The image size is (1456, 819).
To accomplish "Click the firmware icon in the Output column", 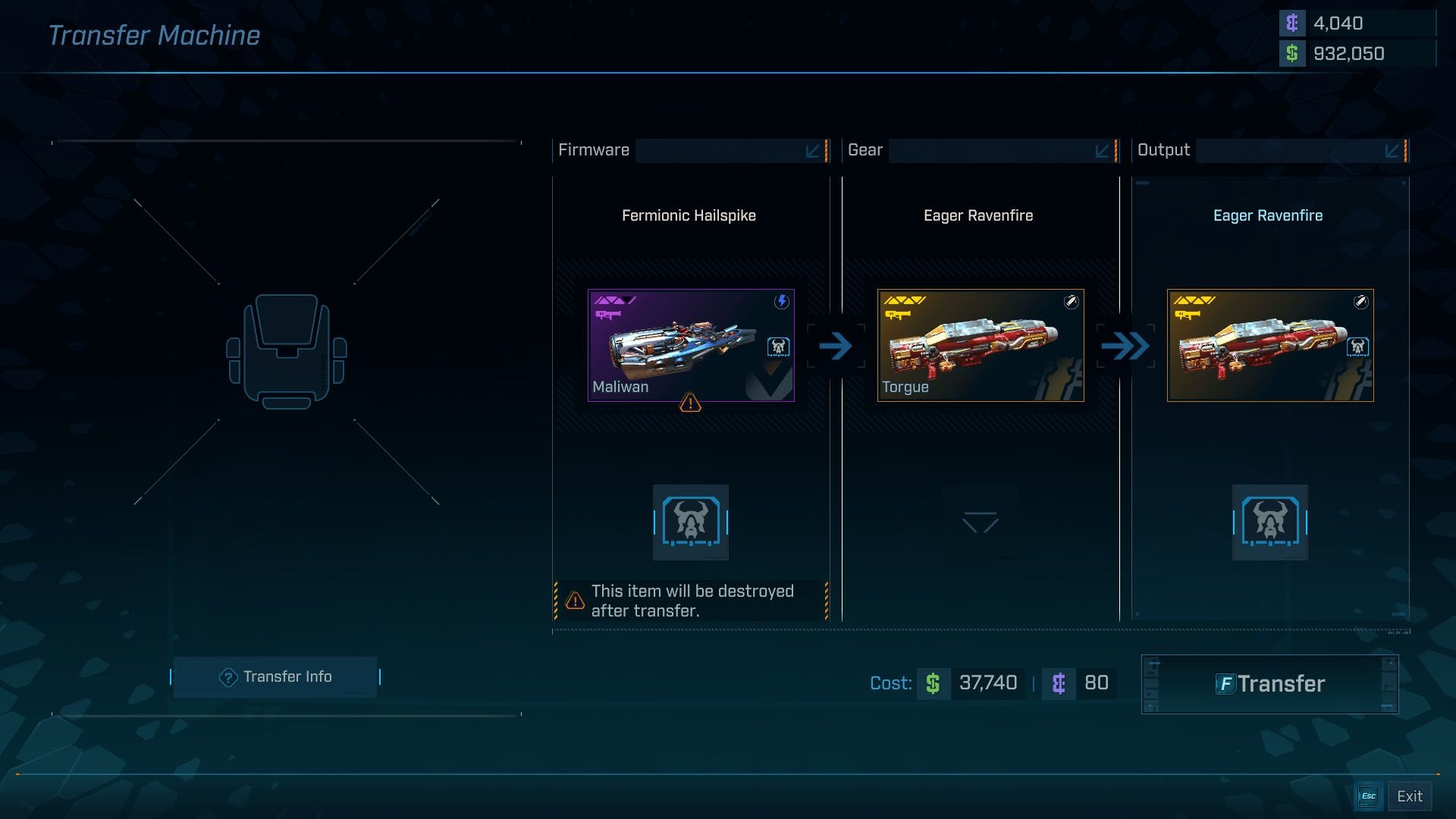I will pyautogui.click(x=1270, y=522).
